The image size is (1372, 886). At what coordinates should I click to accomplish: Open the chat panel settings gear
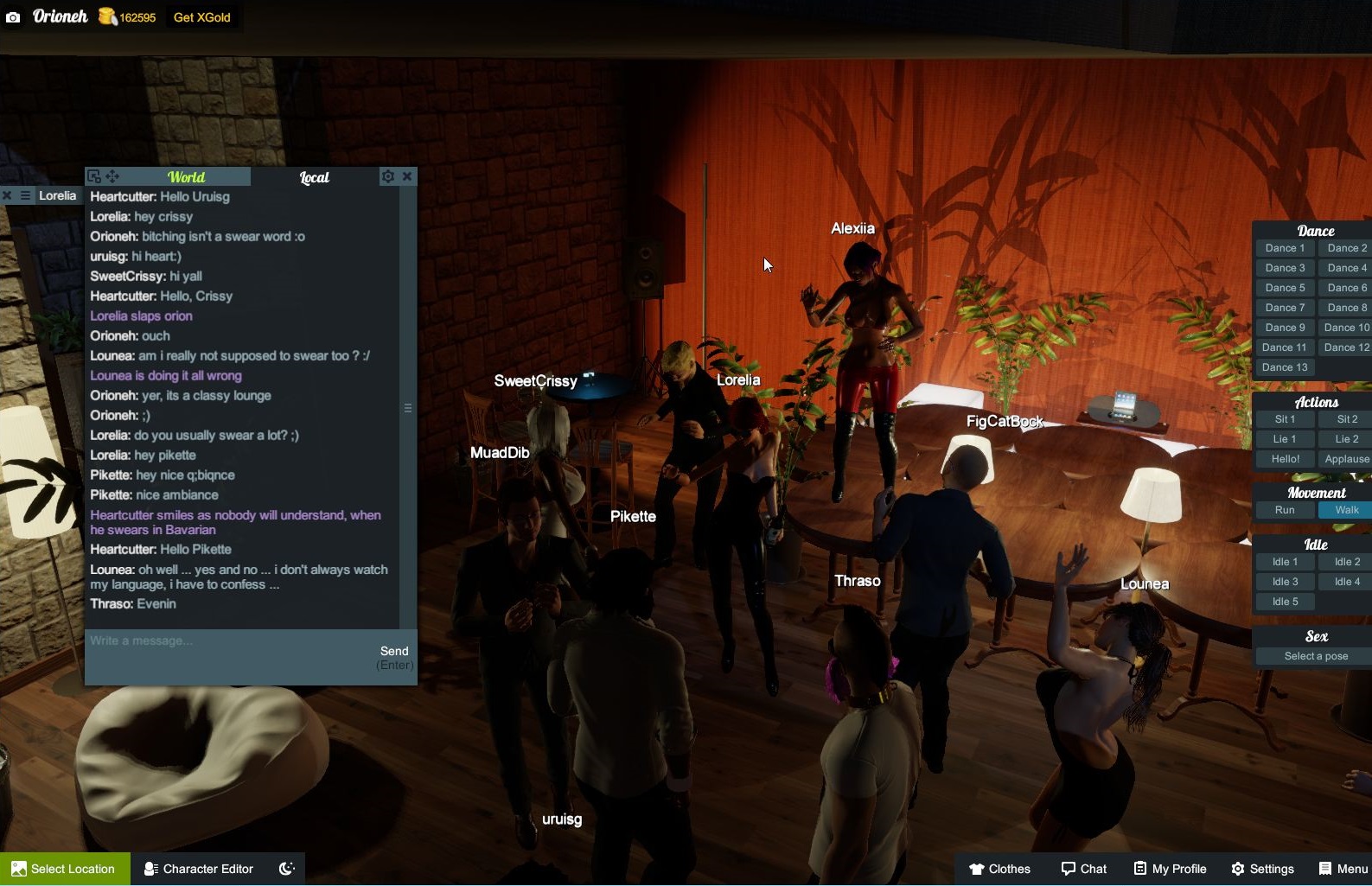pyautogui.click(x=387, y=176)
